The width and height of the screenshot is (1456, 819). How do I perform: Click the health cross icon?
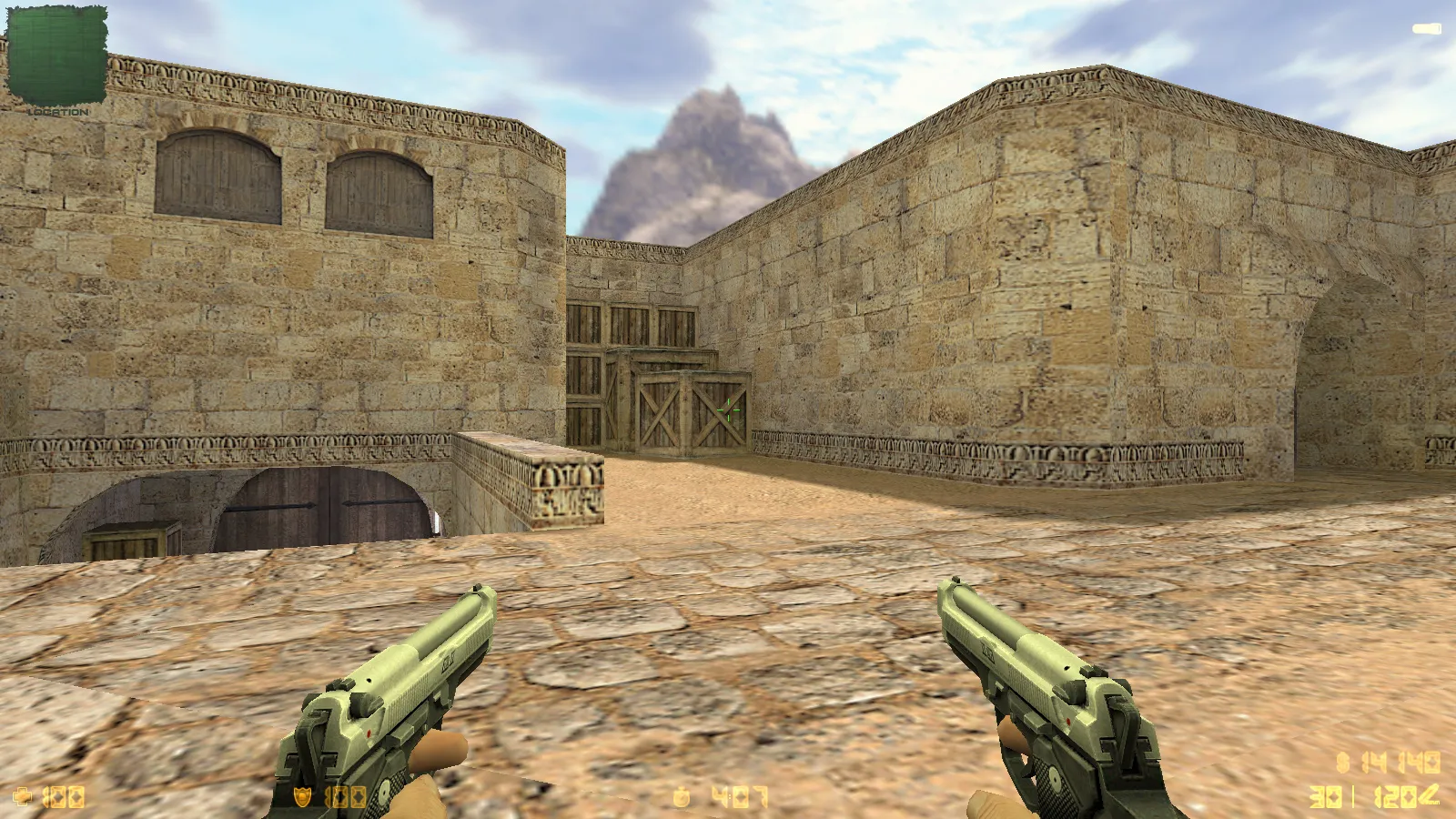coord(23,798)
